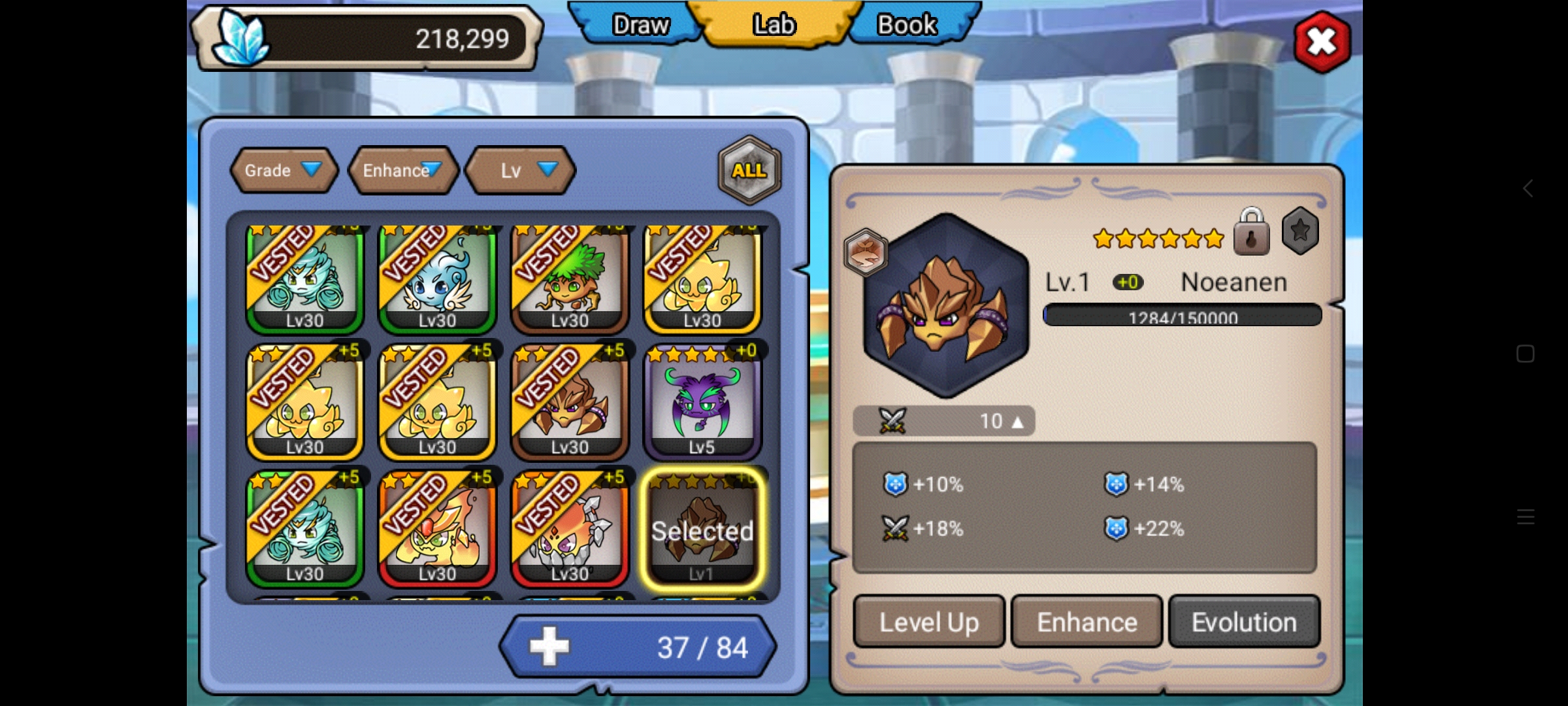Viewport: 1568px width, 706px height.
Task: Open the Enhance filter dropdown
Action: point(402,171)
